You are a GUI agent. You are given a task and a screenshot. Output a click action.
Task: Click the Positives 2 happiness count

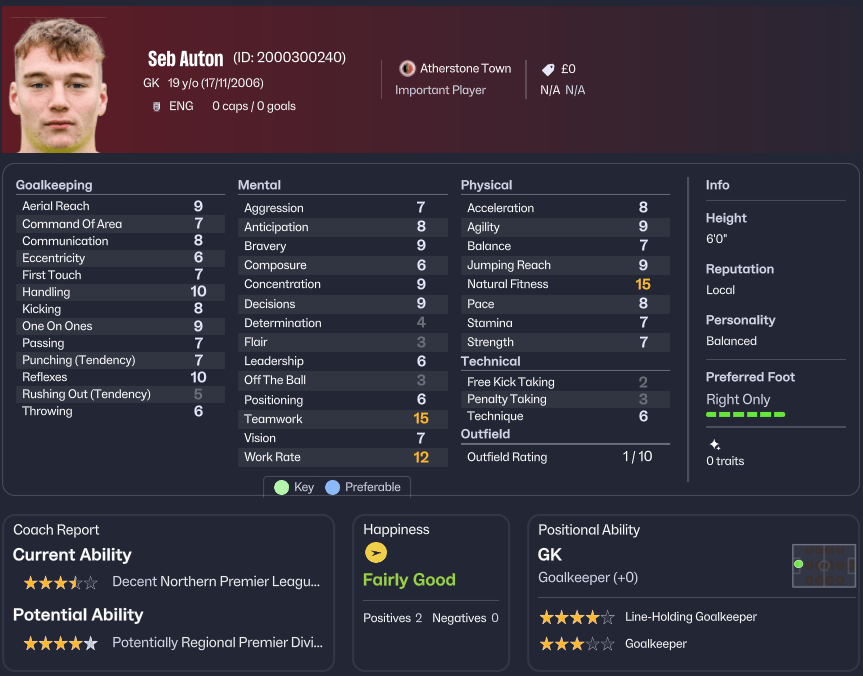click(x=392, y=618)
